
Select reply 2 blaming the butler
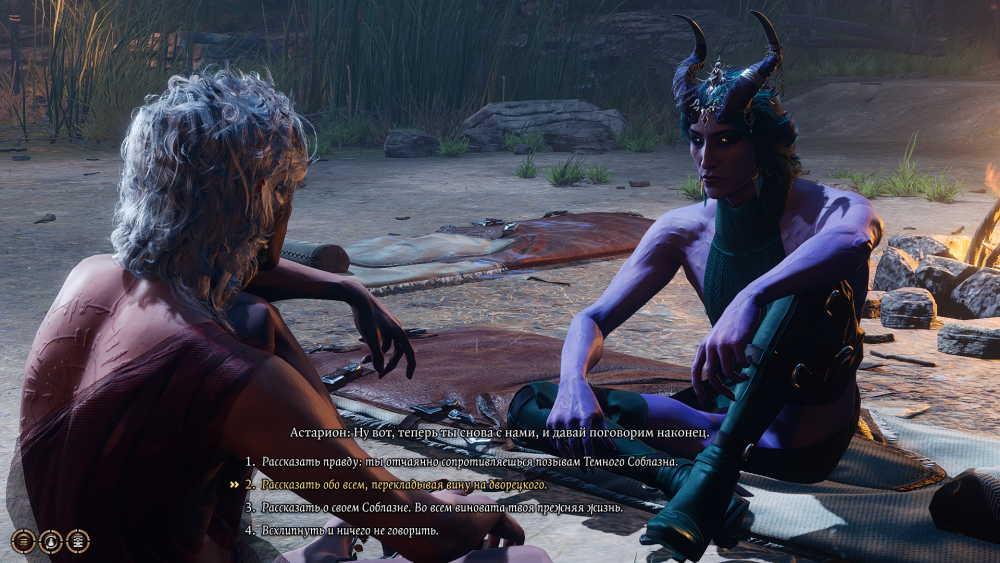pyautogui.click(x=404, y=485)
